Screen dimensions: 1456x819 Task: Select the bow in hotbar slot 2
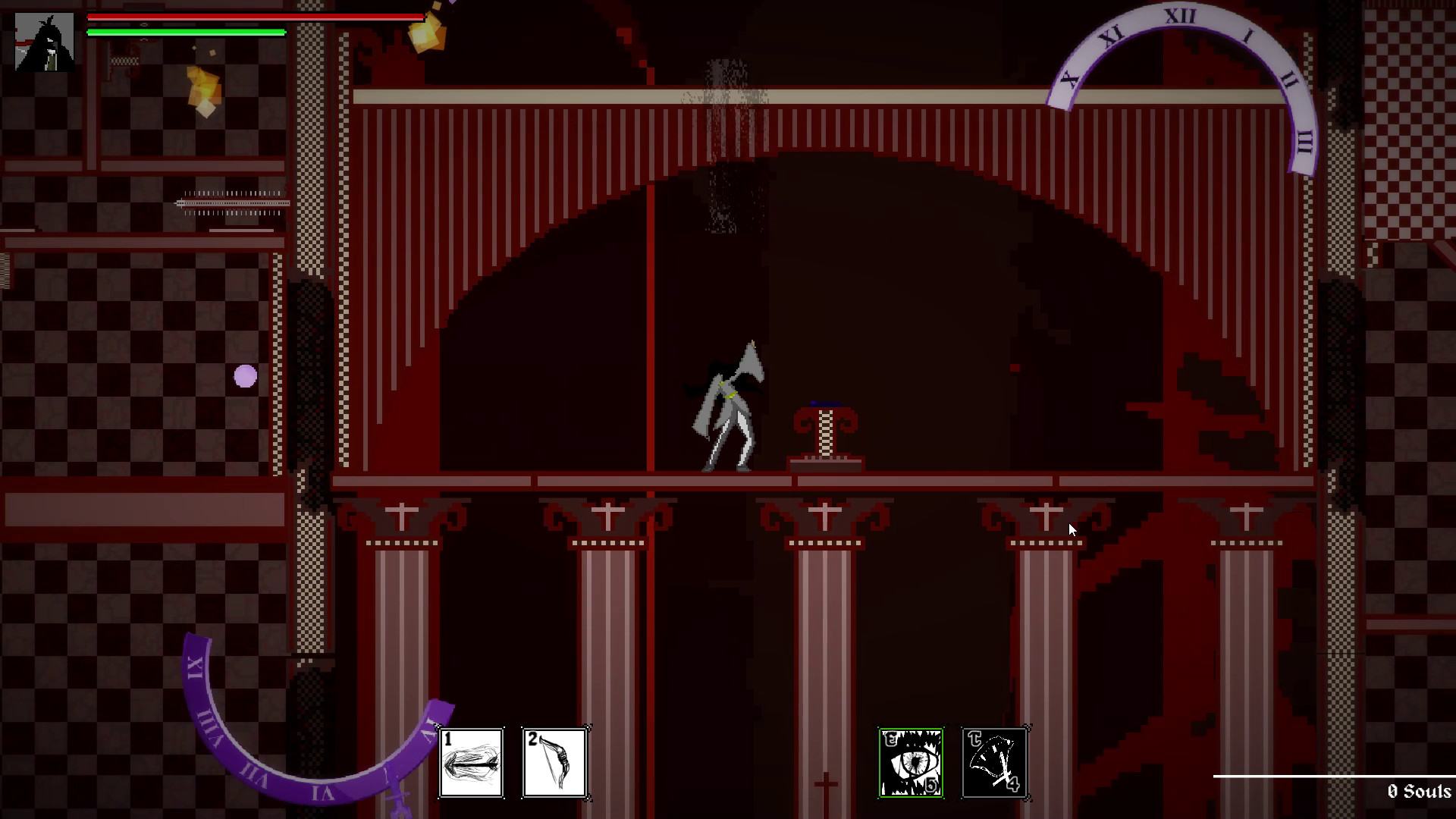coord(555,762)
